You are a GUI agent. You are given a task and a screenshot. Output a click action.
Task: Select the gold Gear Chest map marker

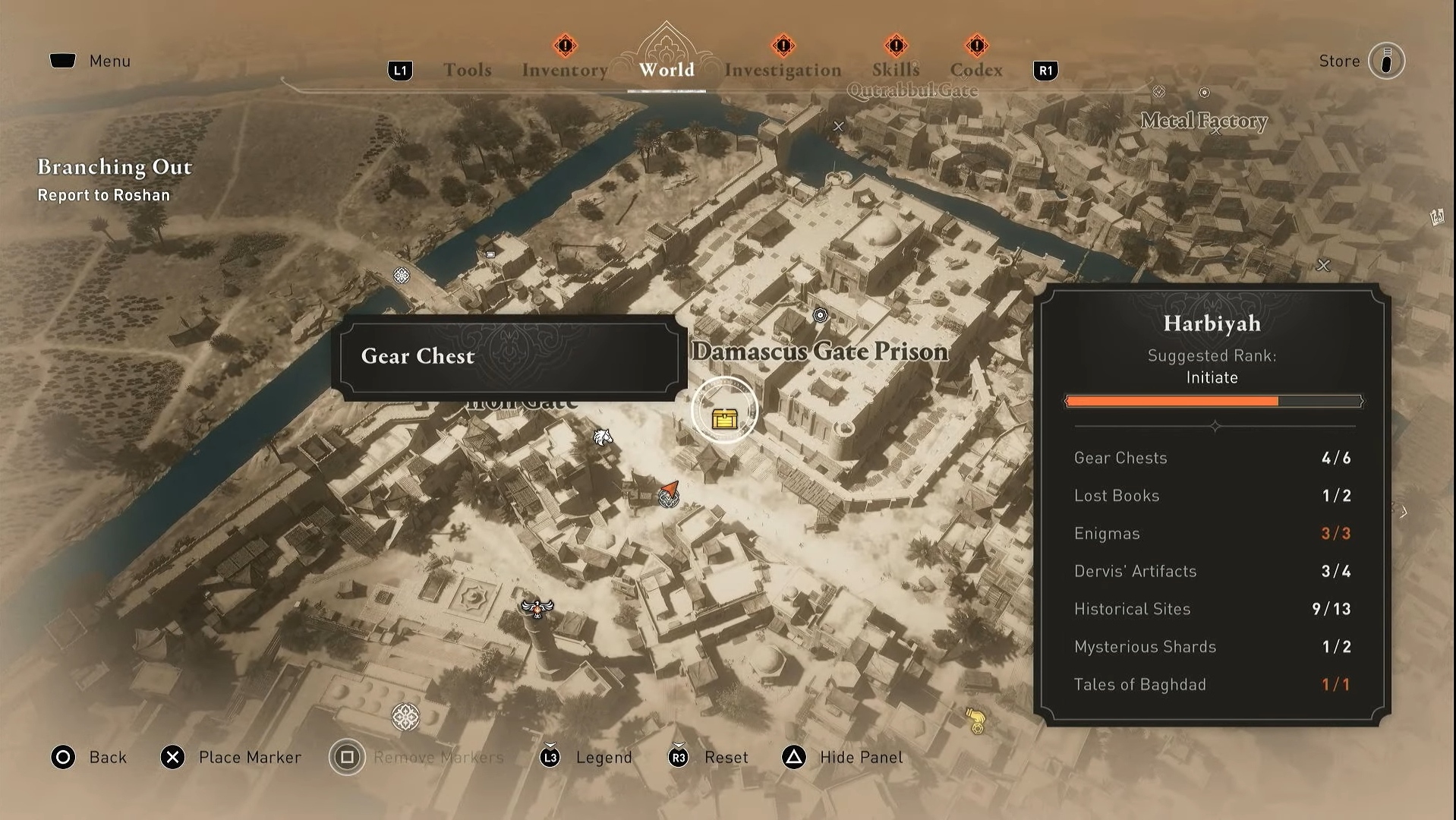724,418
